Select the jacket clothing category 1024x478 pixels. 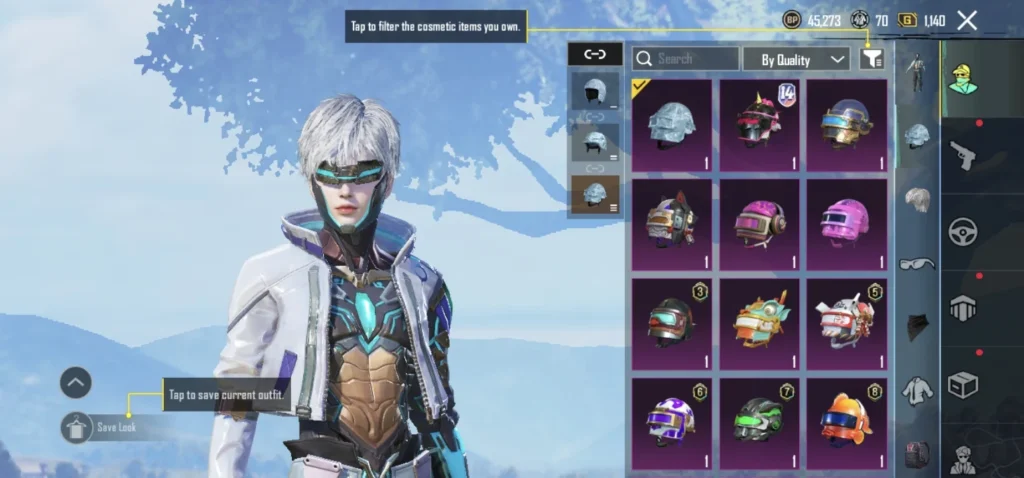click(x=917, y=391)
